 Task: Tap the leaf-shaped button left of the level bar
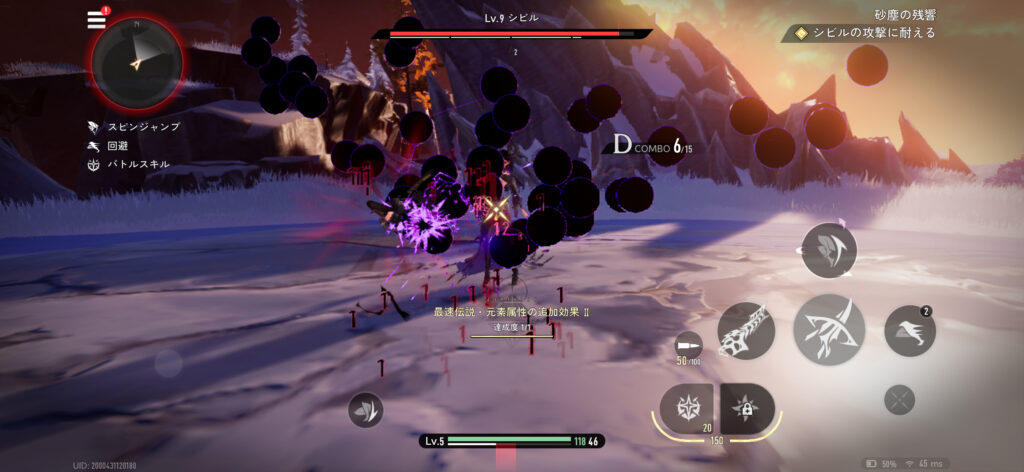[366, 410]
